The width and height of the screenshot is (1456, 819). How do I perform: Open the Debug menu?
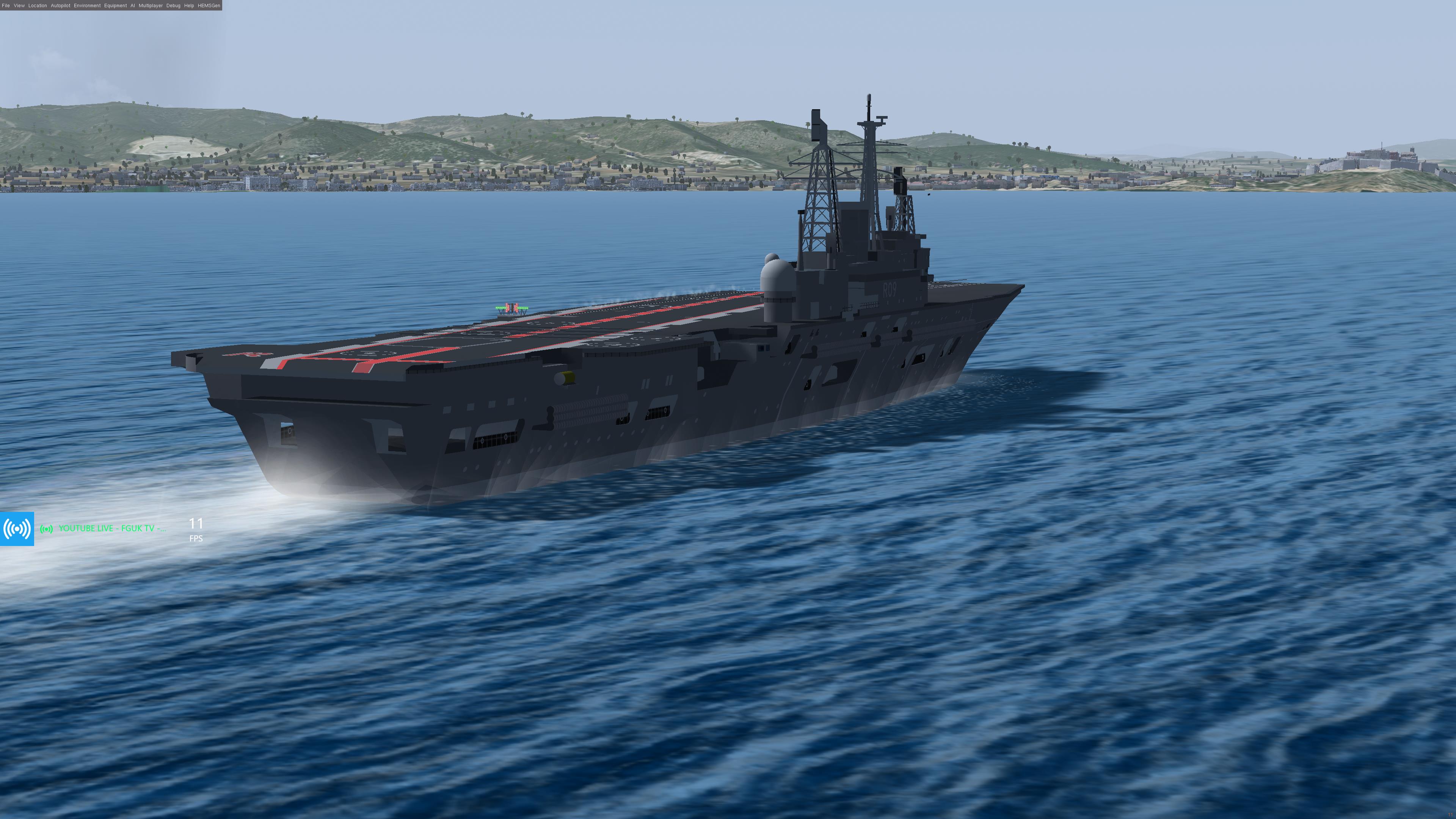(x=174, y=6)
